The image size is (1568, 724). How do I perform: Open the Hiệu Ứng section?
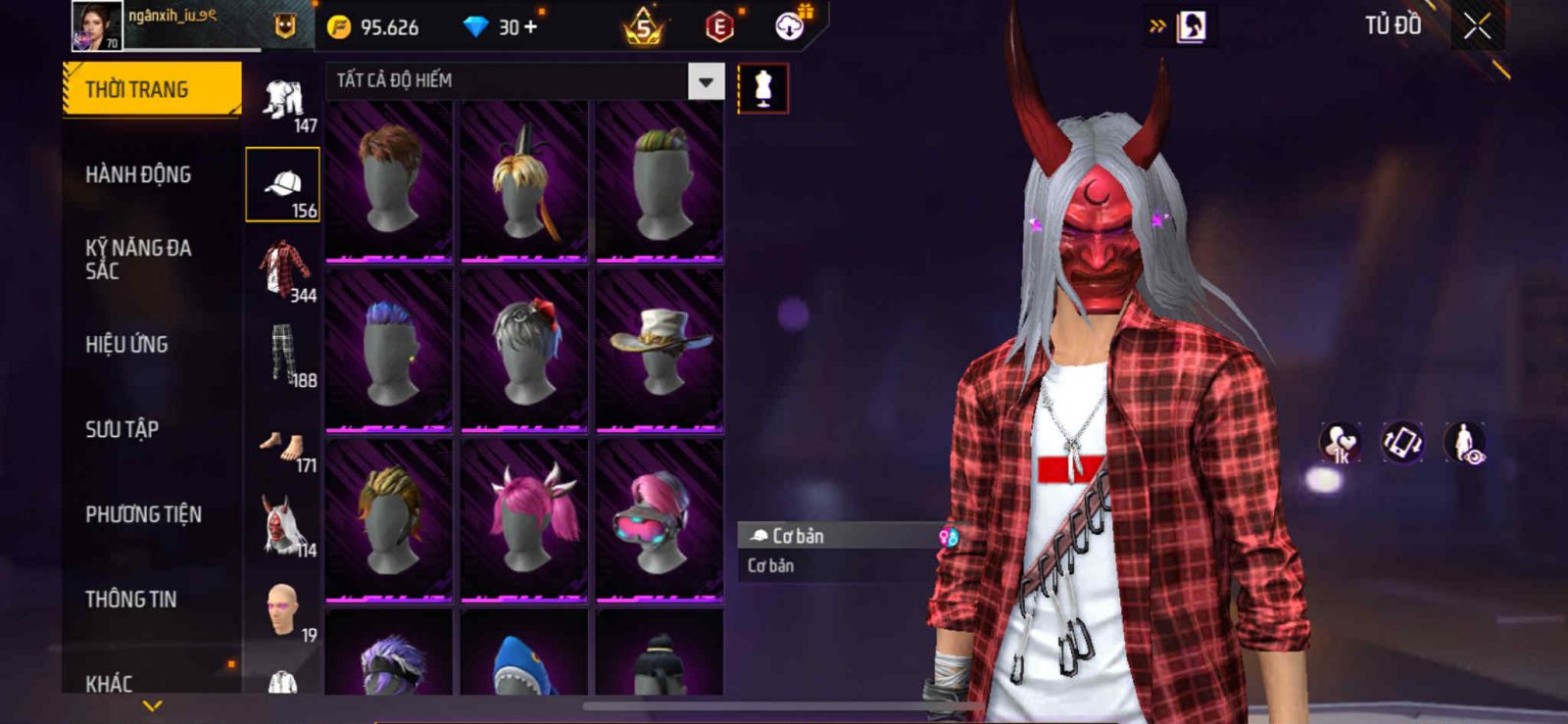[126, 345]
